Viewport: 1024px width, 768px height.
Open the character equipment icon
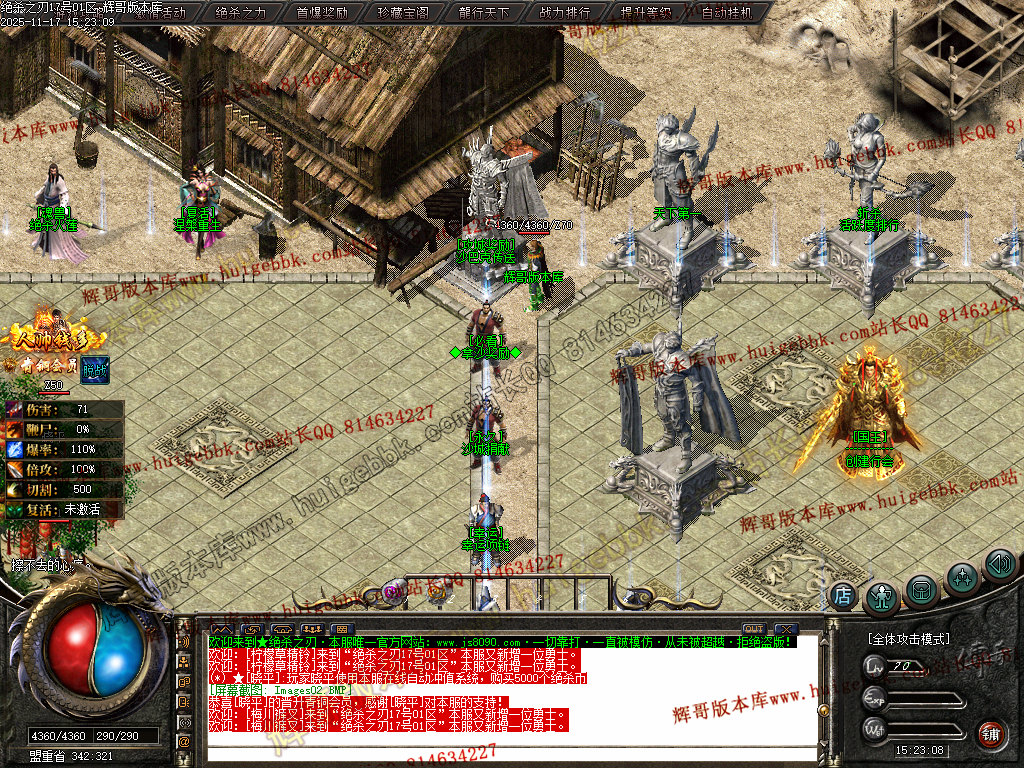point(882,597)
